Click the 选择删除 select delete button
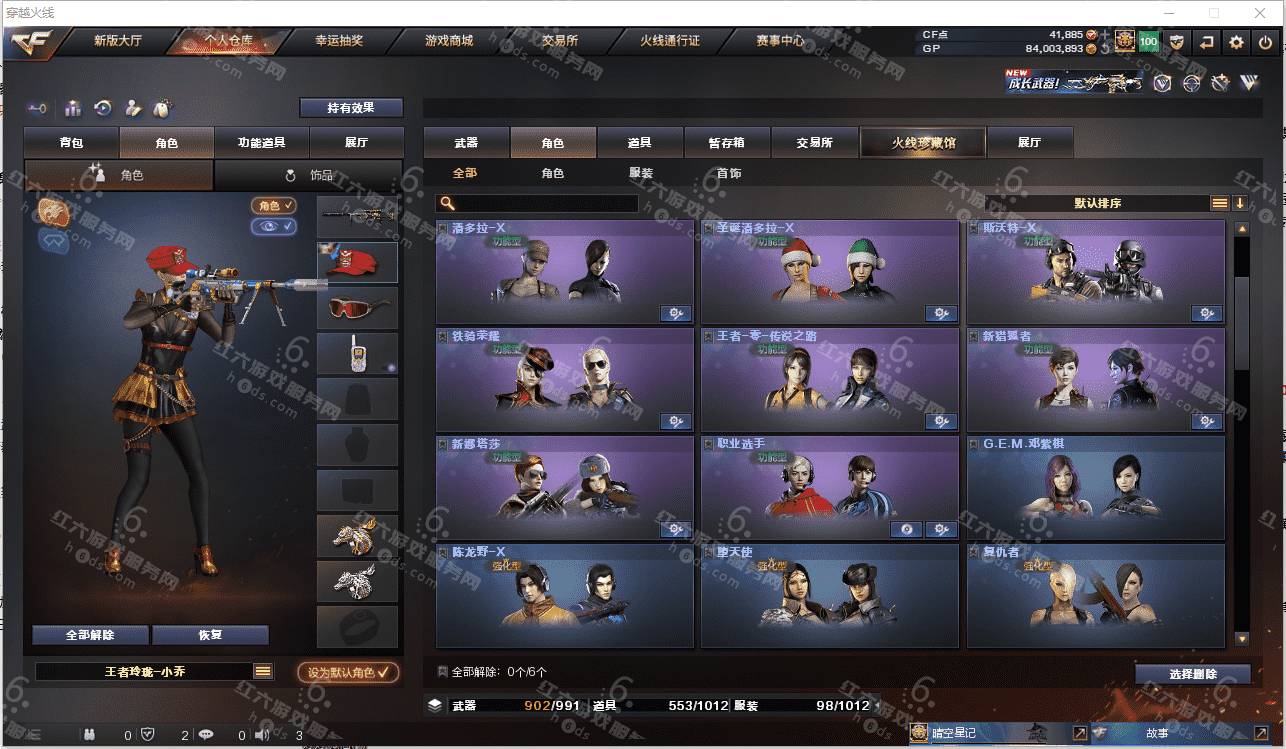Viewport: 1286px width, 749px height. (x=1192, y=674)
